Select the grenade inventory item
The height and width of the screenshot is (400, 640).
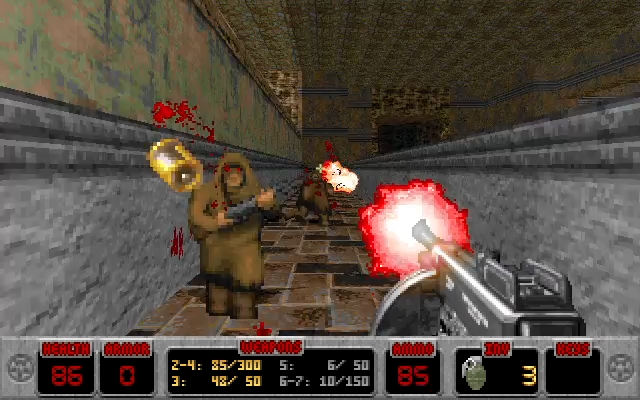pos(472,375)
